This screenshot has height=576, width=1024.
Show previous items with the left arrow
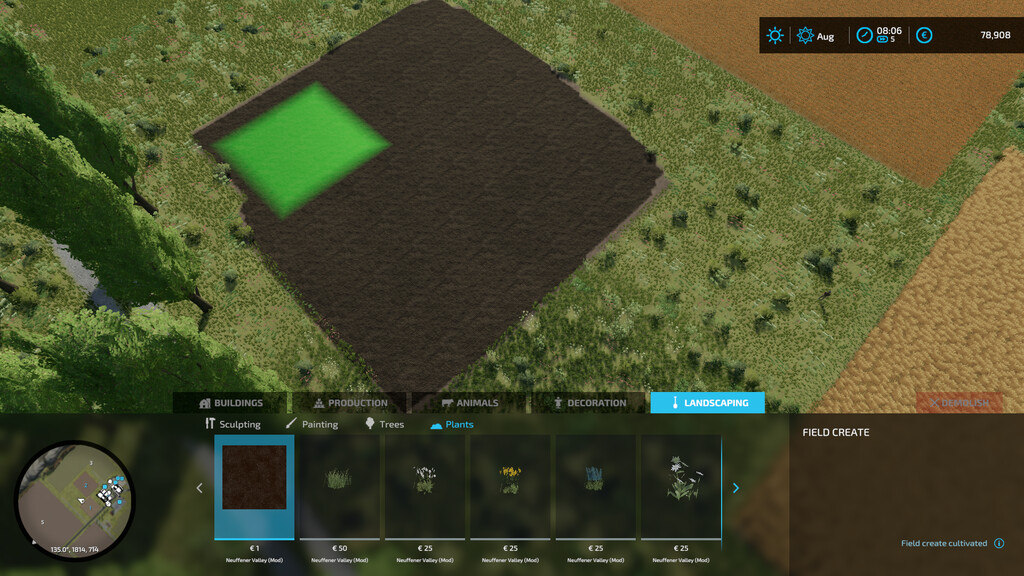(199, 488)
